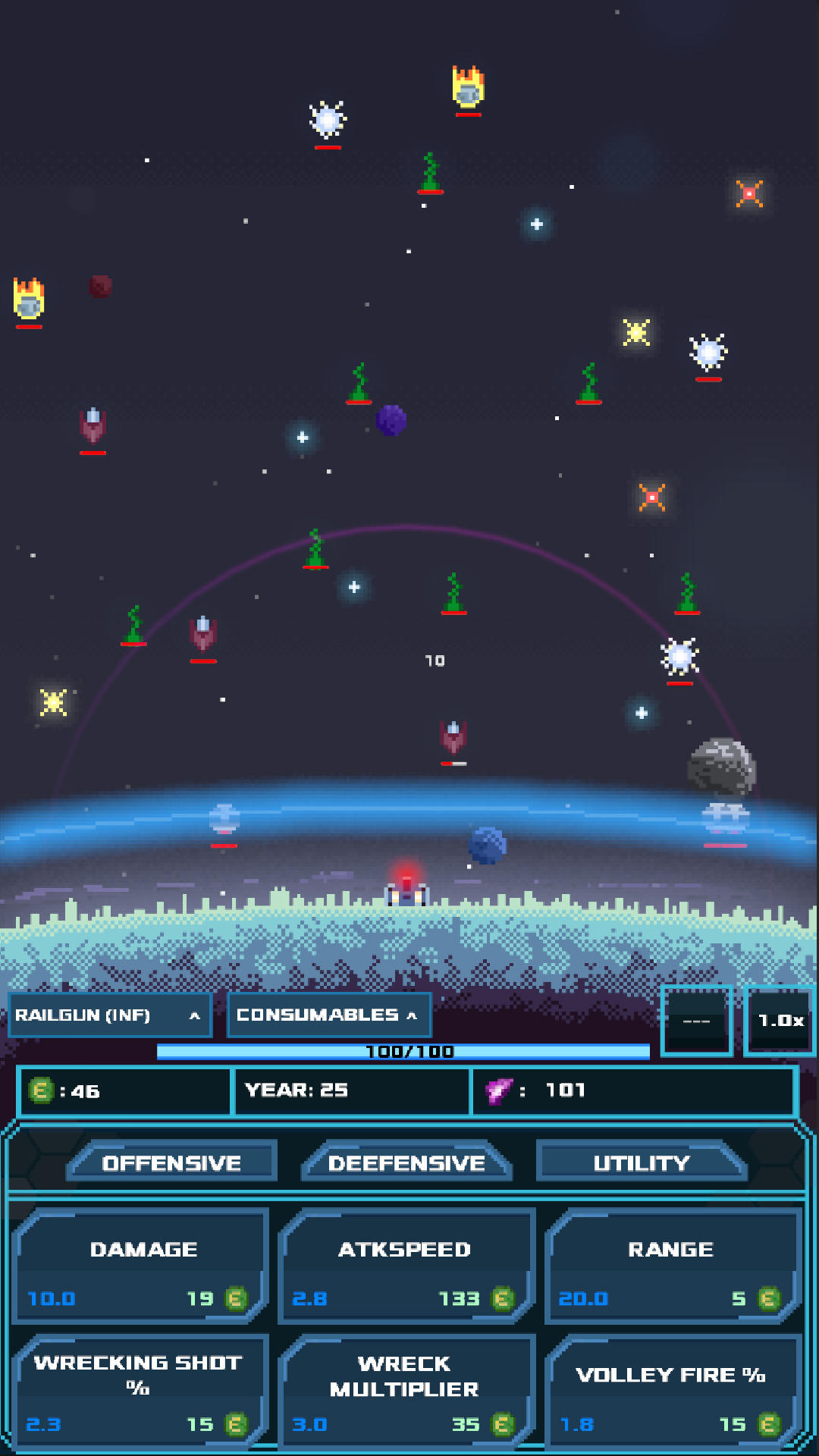
Task: Change the 1.0x game speed
Action: click(x=780, y=1021)
